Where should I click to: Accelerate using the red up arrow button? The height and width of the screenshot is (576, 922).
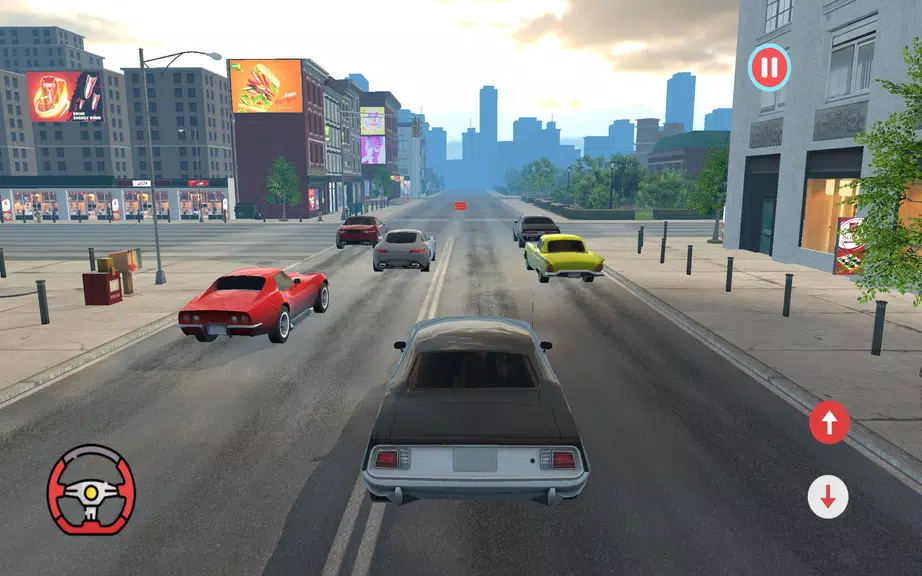[x=829, y=422]
